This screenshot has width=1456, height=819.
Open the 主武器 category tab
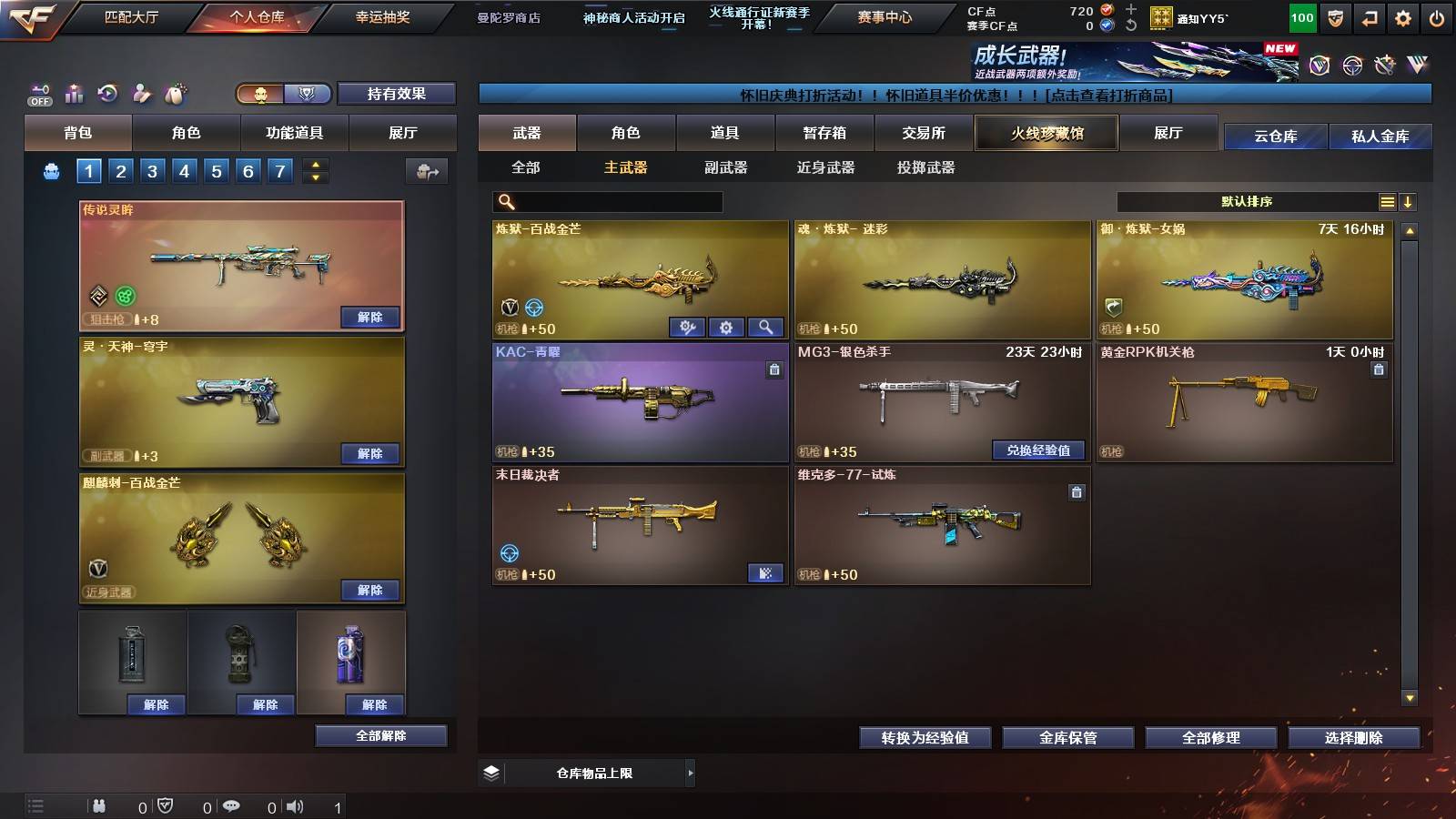pos(625,167)
